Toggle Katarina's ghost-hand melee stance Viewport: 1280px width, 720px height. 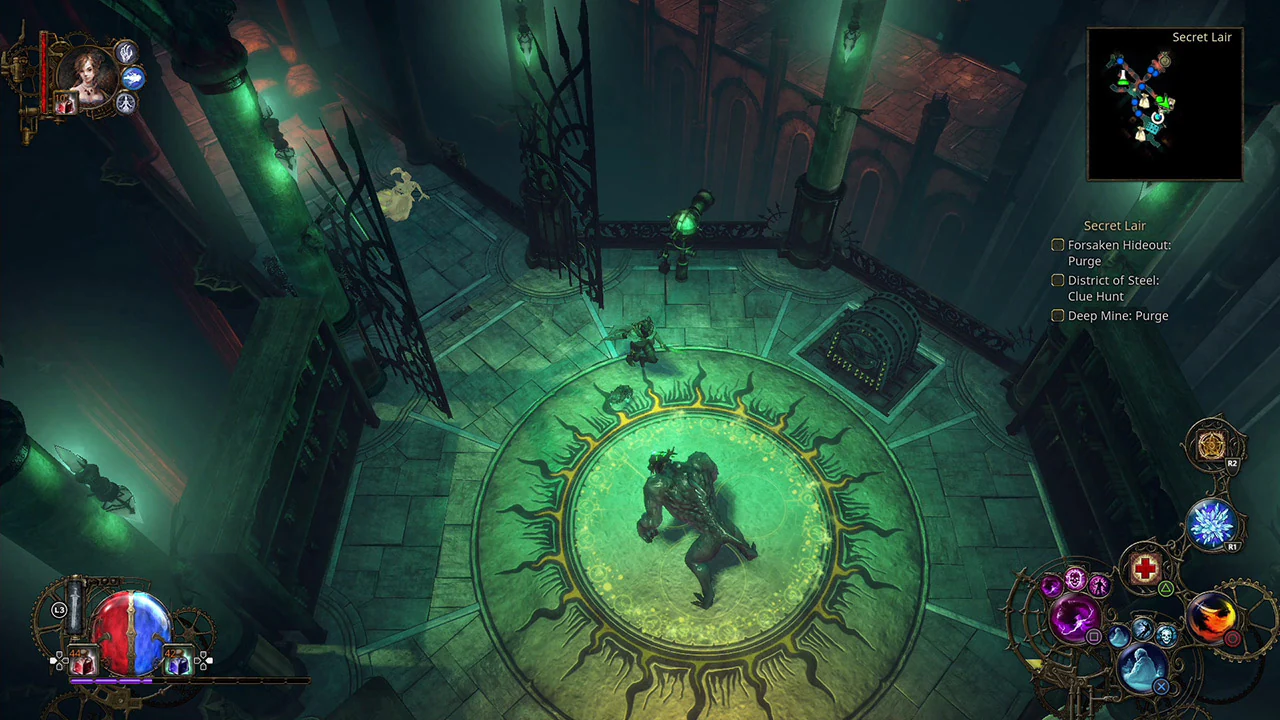pyautogui.click(x=125, y=53)
